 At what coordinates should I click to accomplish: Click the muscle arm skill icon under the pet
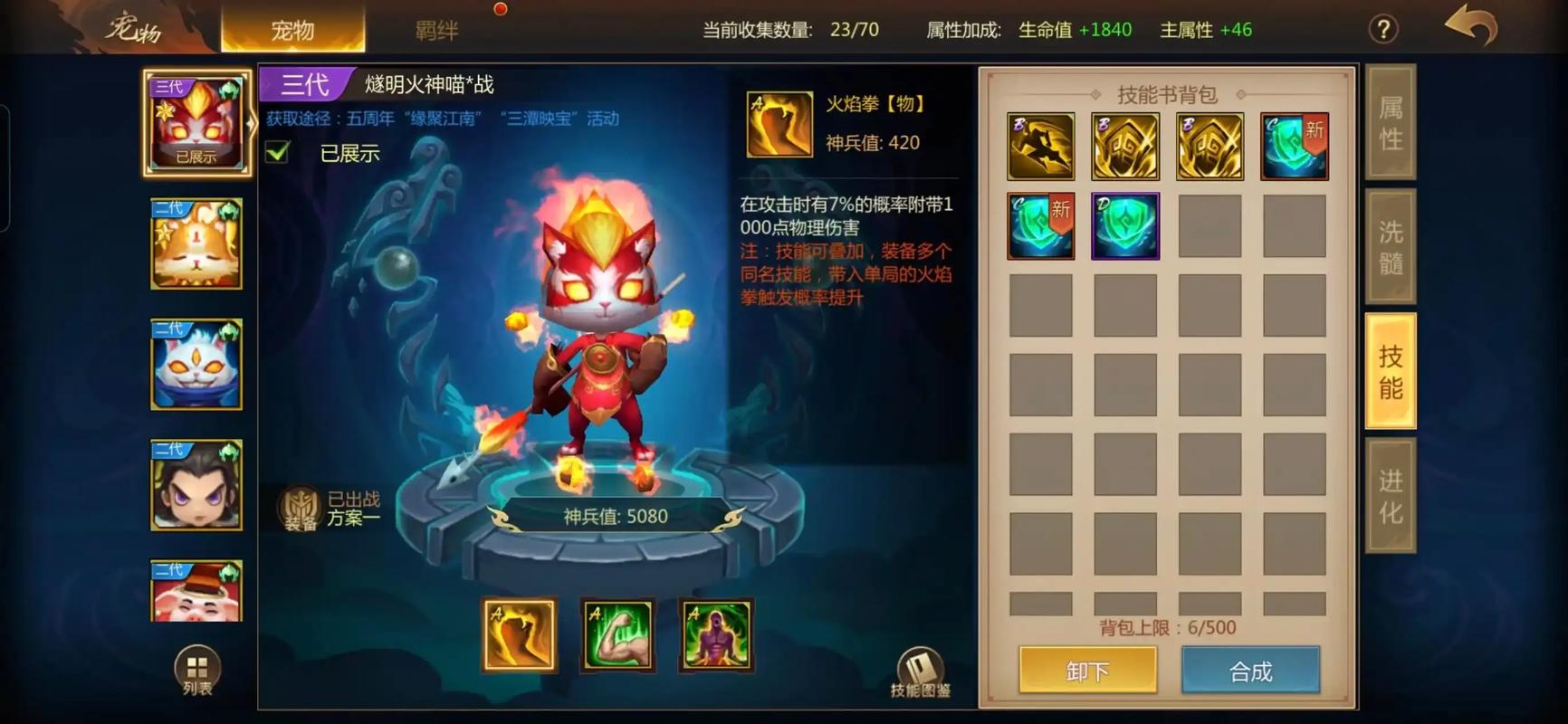[618, 636]
